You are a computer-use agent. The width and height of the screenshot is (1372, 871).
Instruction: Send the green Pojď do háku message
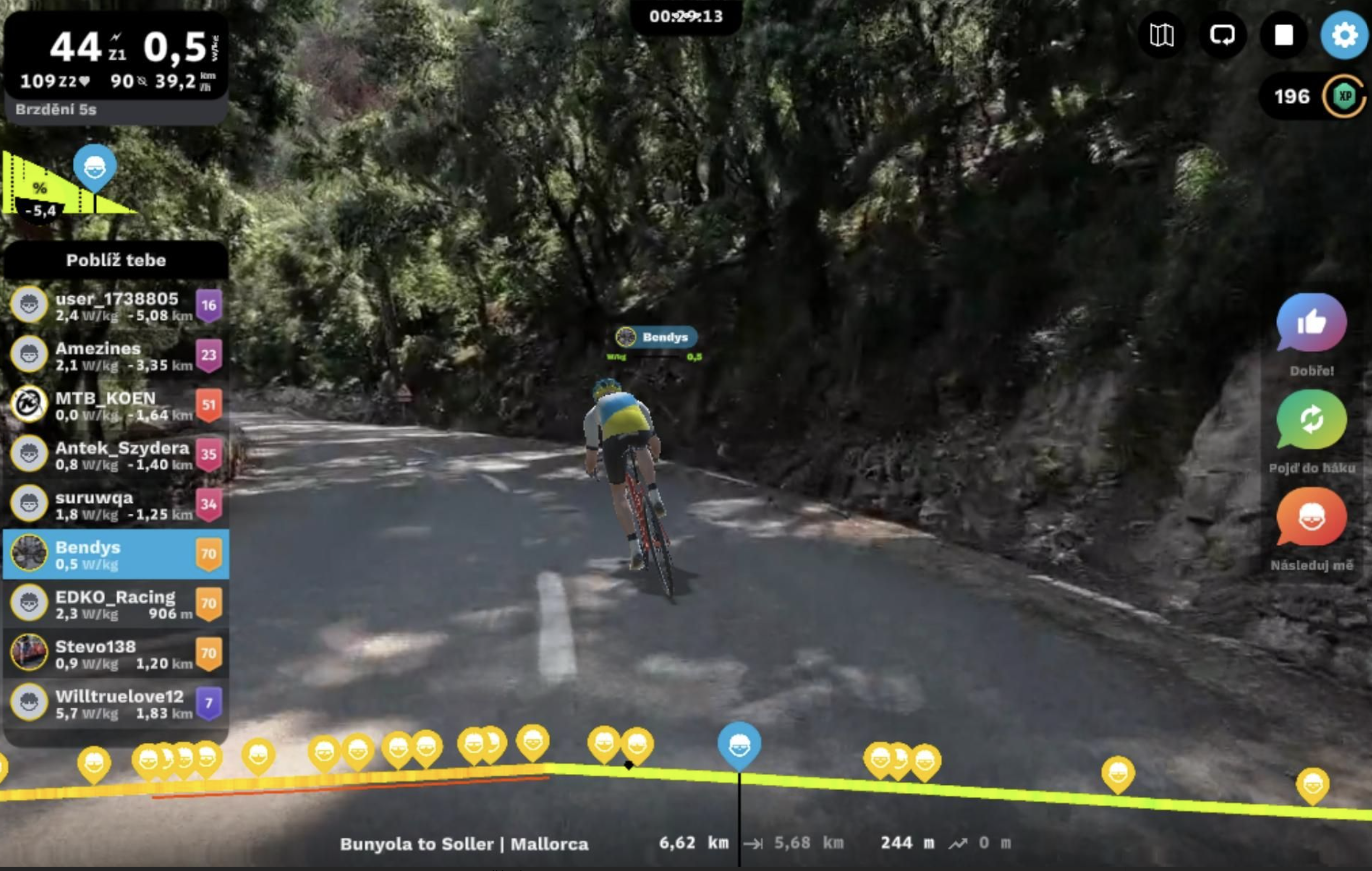coord(1311,421)
